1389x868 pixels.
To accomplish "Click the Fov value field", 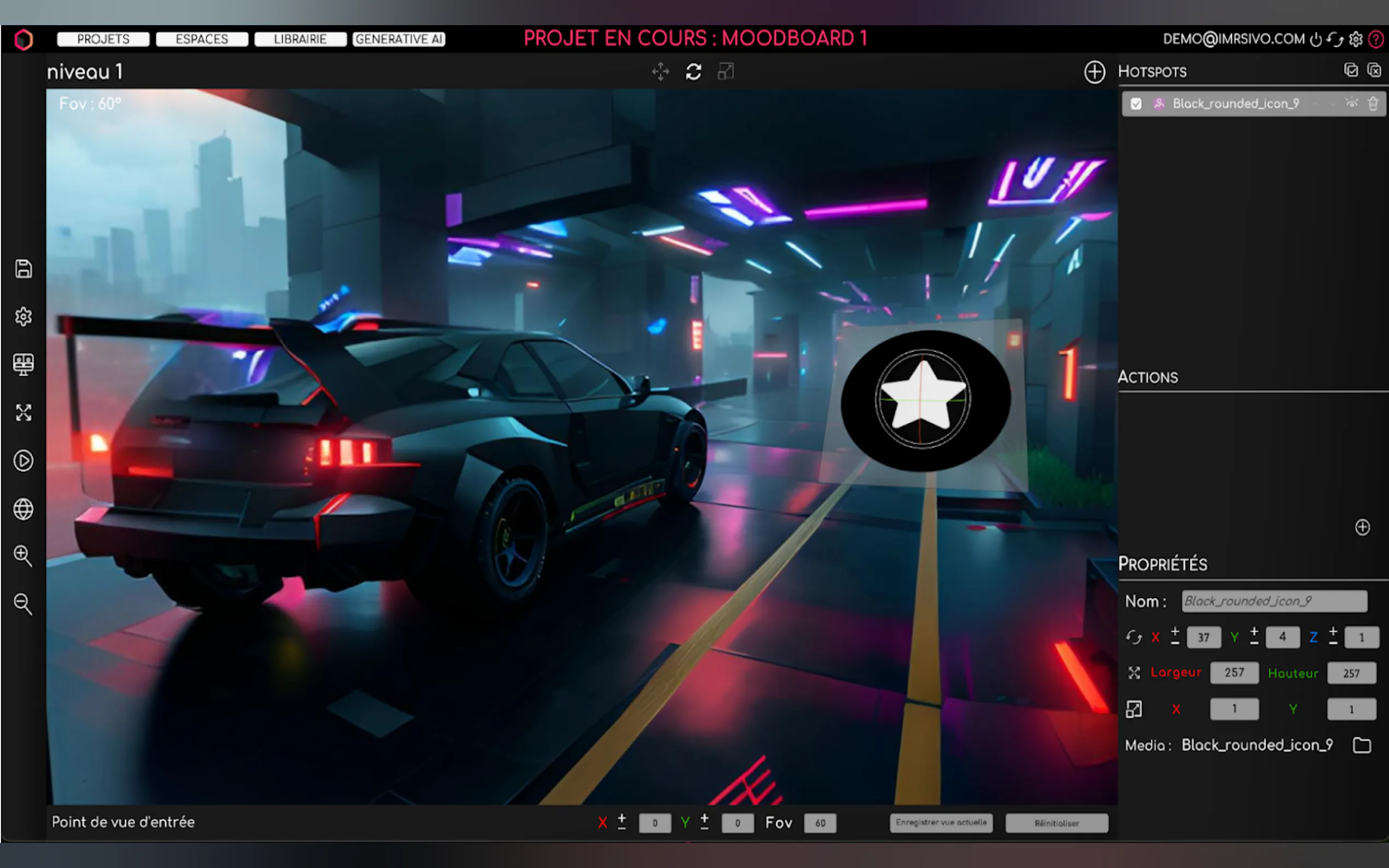I will pos(820,823).
